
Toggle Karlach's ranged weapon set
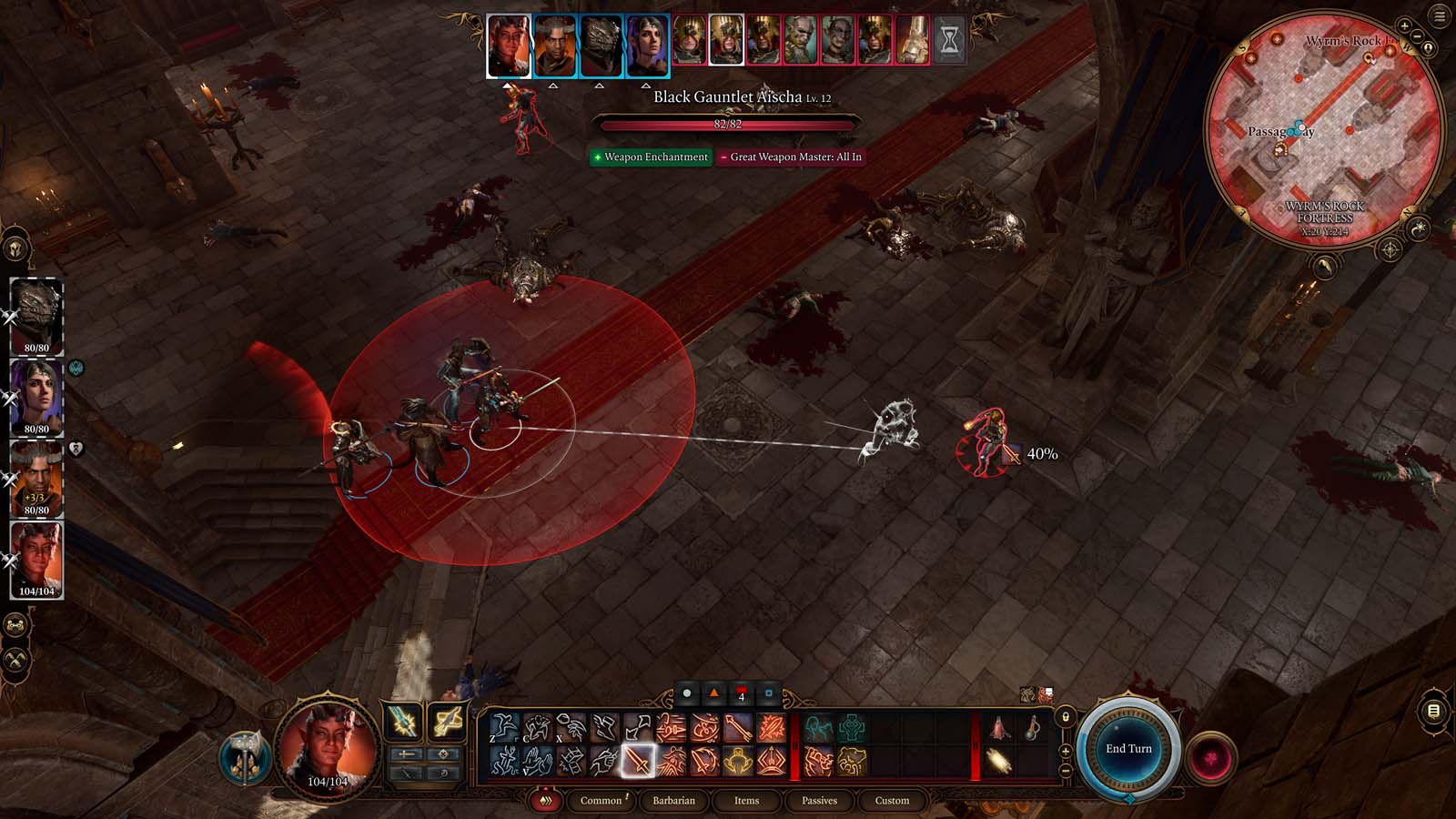[x=446, y=722]
